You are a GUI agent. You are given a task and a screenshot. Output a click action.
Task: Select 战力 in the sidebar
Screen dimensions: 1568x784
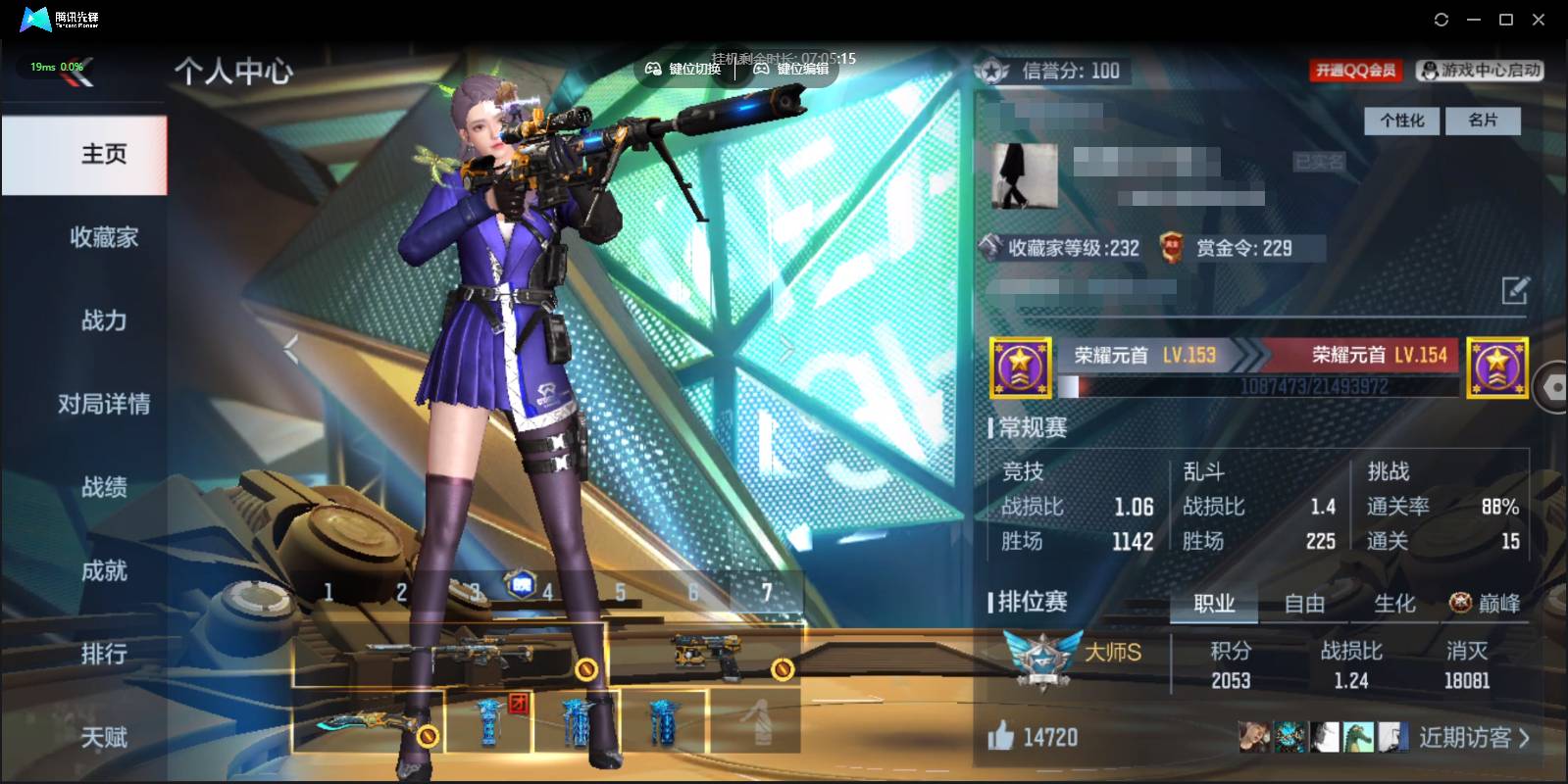pyautogui.click(x=103, y=320)
